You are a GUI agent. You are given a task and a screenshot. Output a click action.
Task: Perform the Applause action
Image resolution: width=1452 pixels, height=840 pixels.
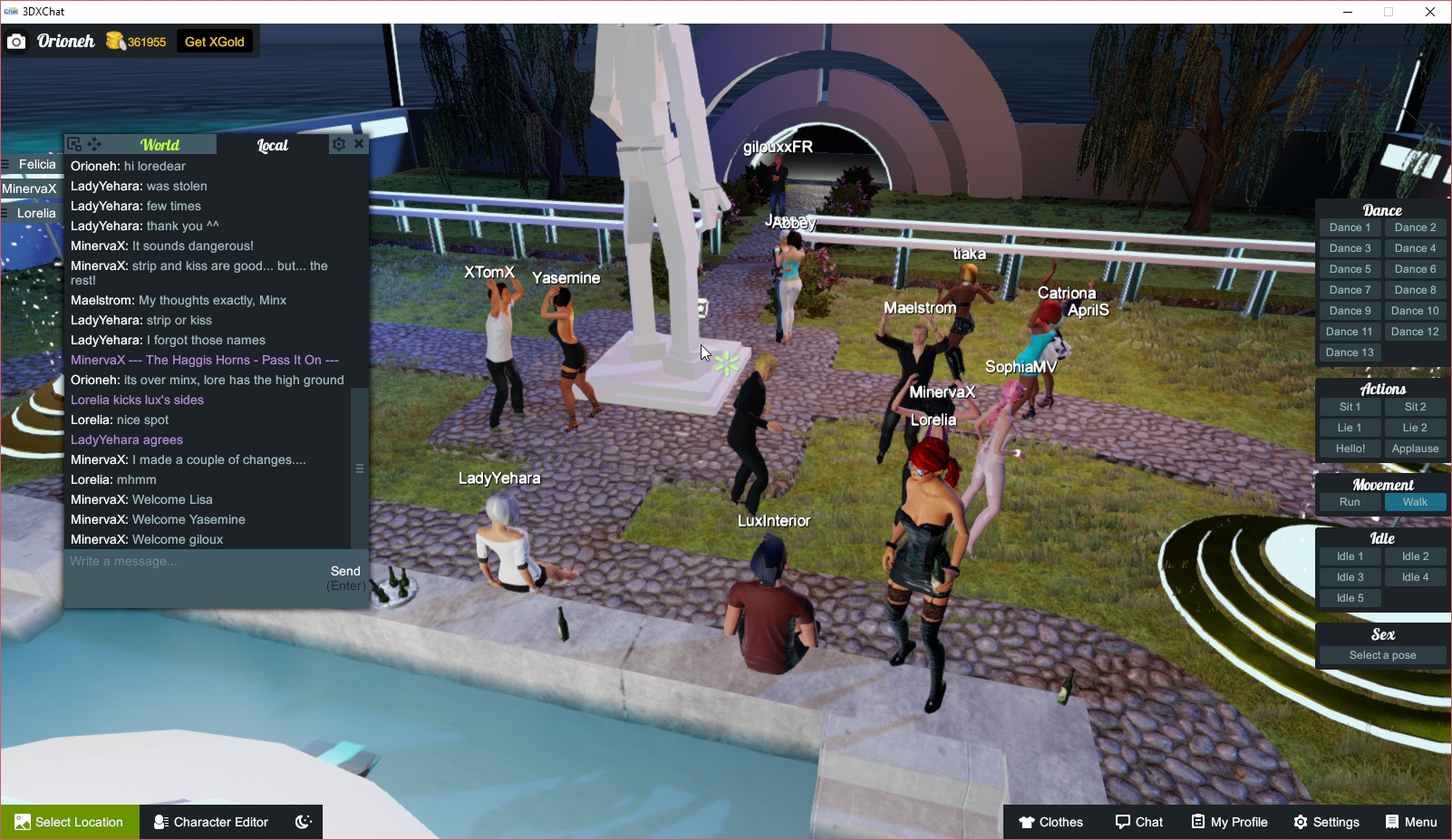tap(1415, 448)
